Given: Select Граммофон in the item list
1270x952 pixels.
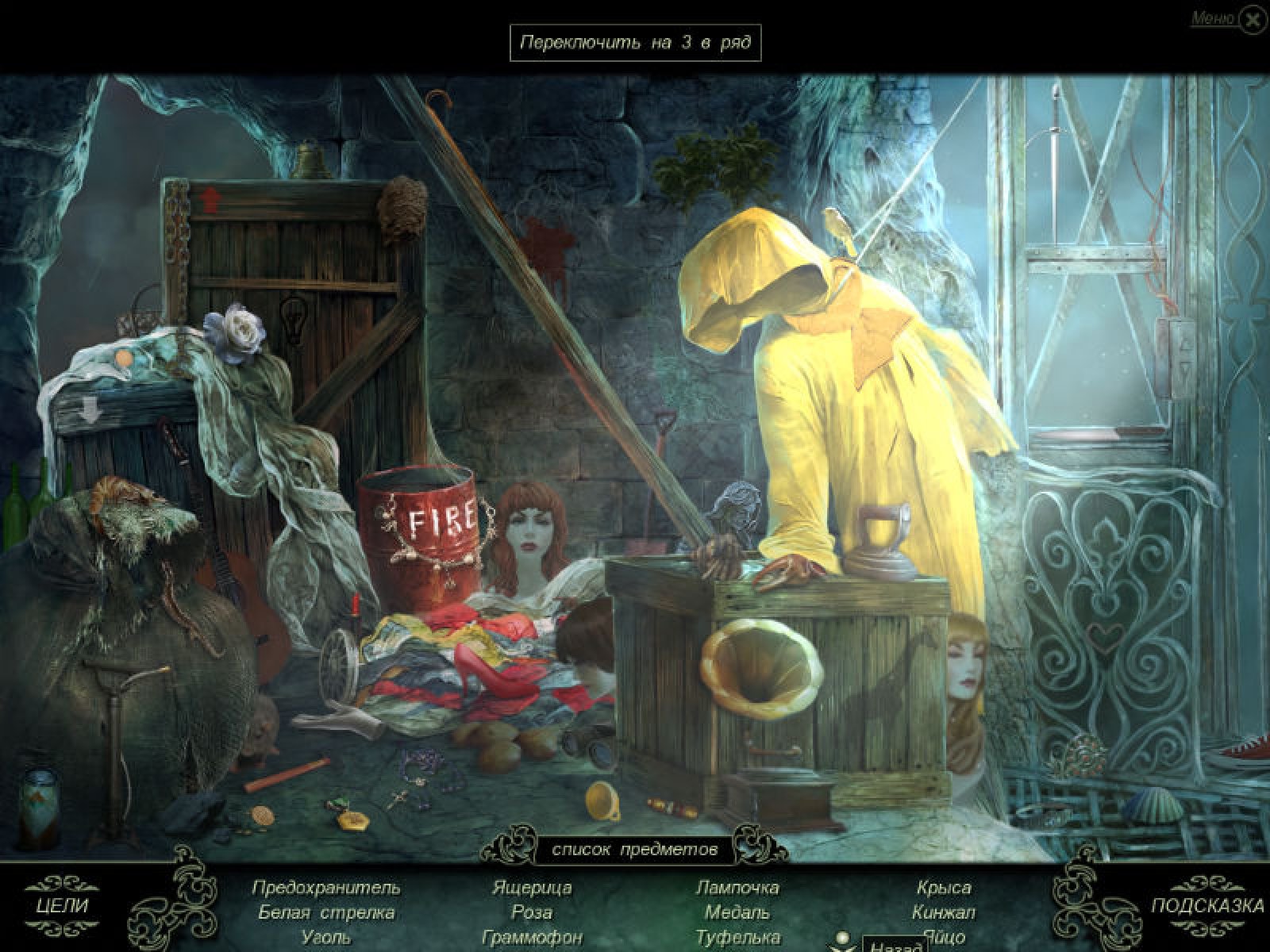Looking at the screenshot, I should point(532,938).
